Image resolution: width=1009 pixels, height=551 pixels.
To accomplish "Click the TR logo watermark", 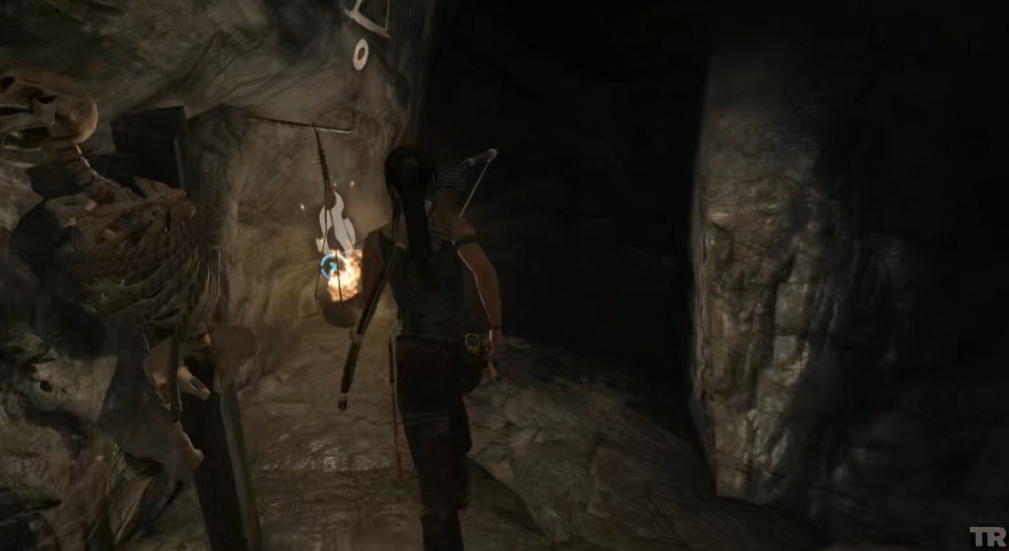I will pos(985,537).
